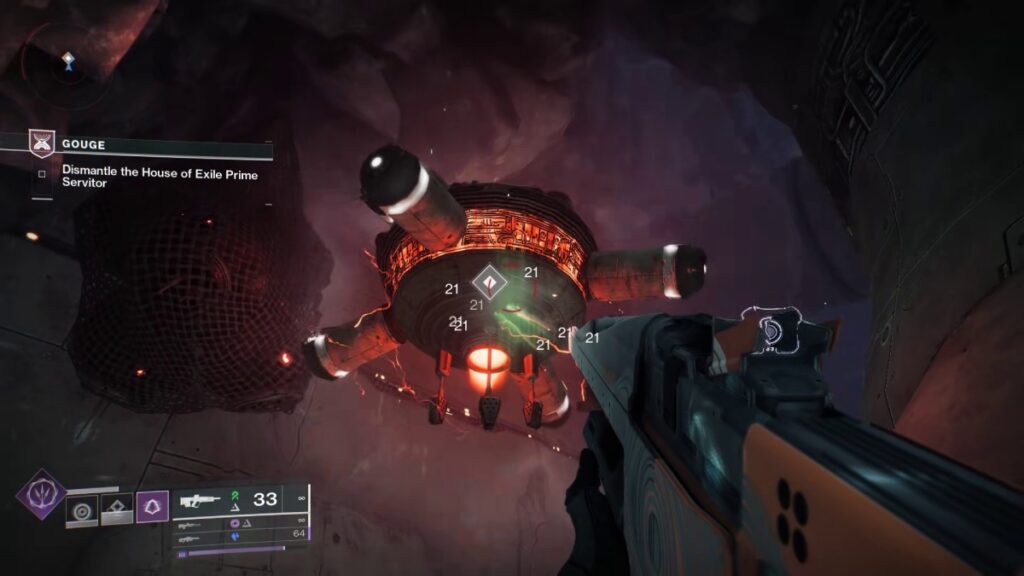
Task: Activate the purple class ability icon
Action: click(151, 506)
